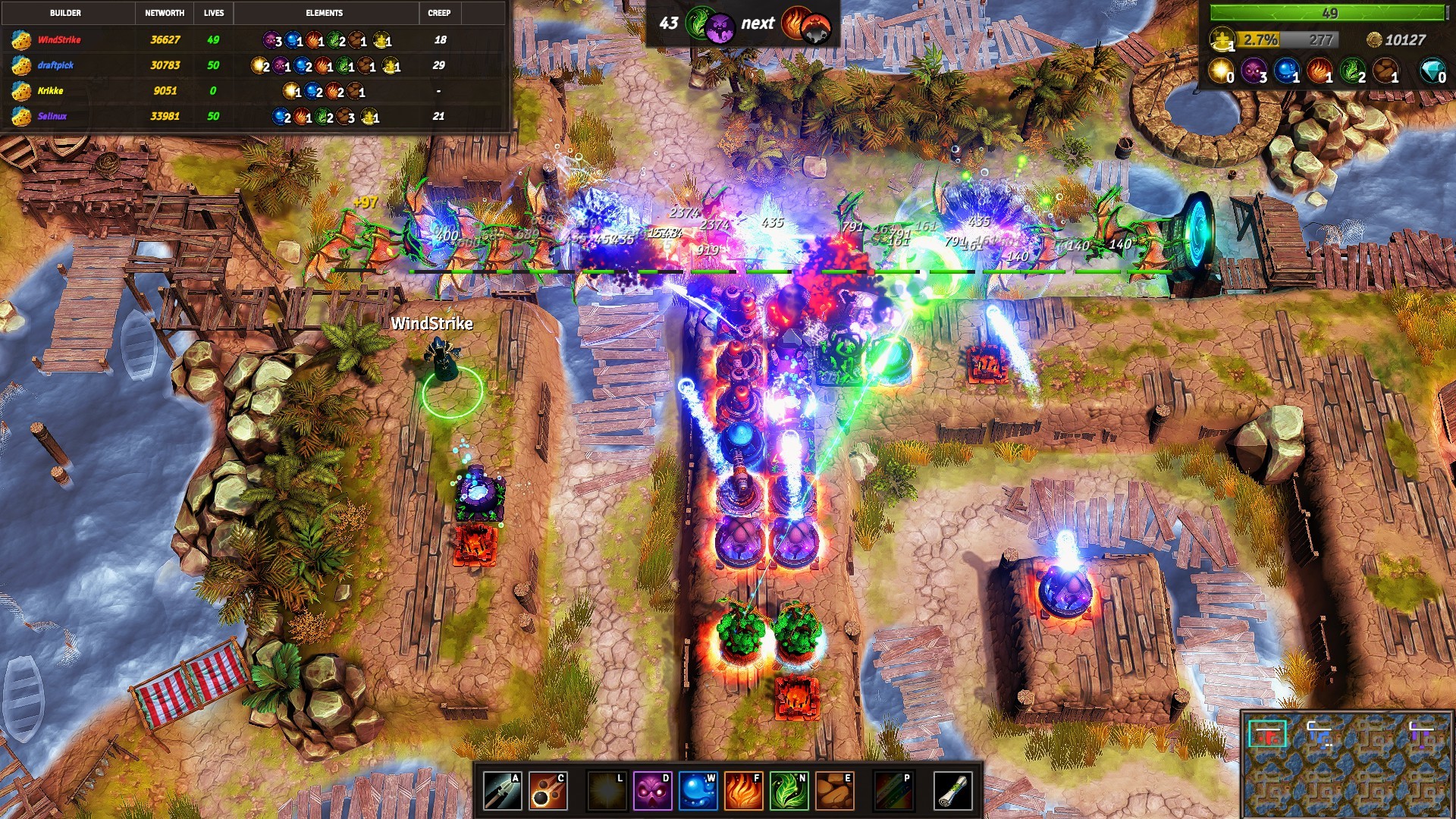1456x819 pixels.
Task: Pick the Dark skull element in hotbar
Action: click(x=652, y=791)
